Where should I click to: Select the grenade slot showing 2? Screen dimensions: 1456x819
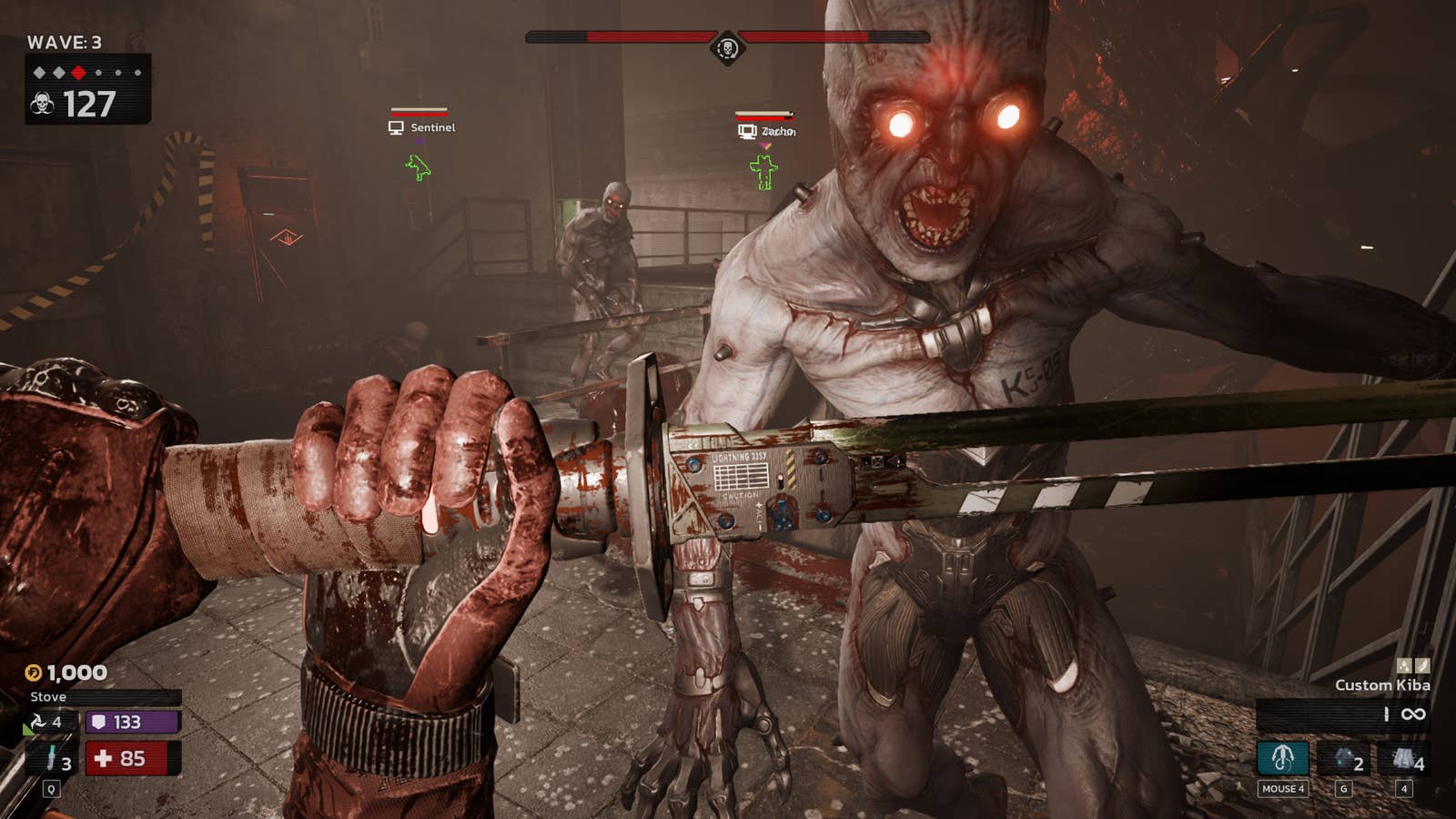1344,758
